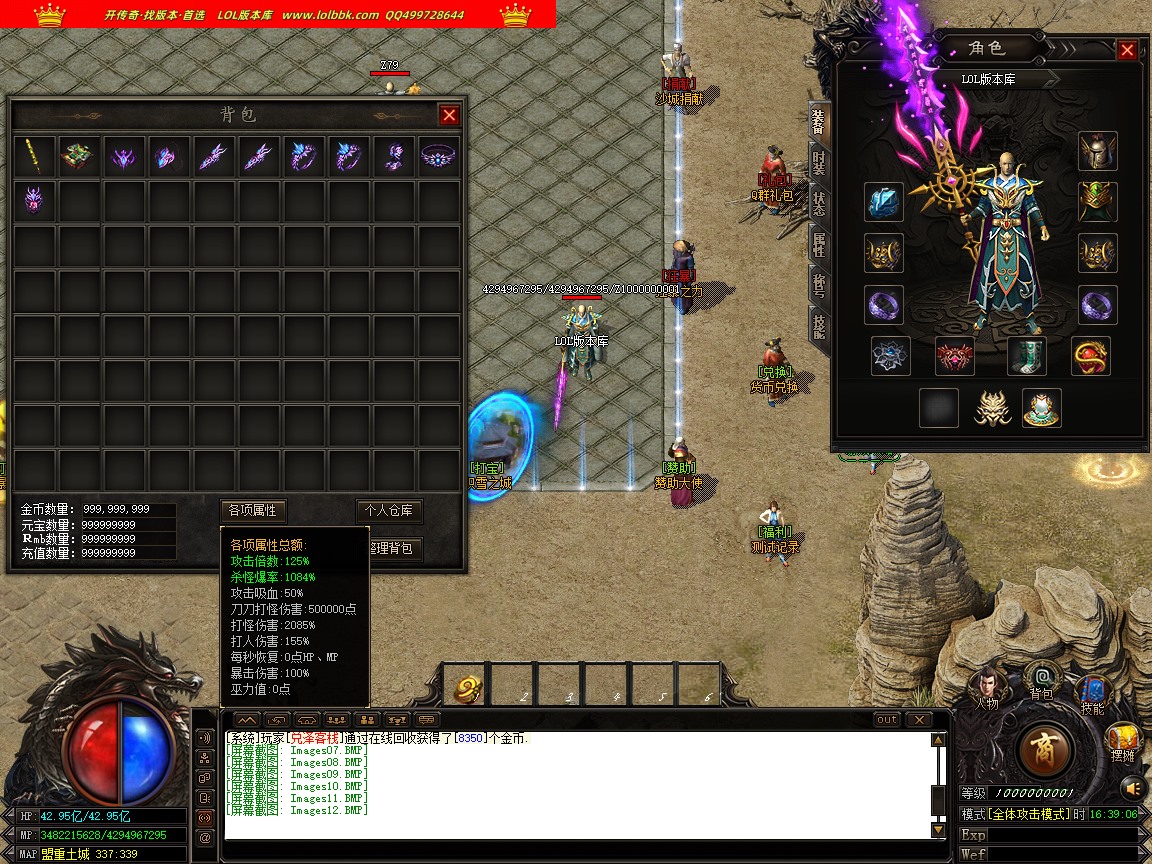Select the yellow staff in the backpack

(36, 156)
